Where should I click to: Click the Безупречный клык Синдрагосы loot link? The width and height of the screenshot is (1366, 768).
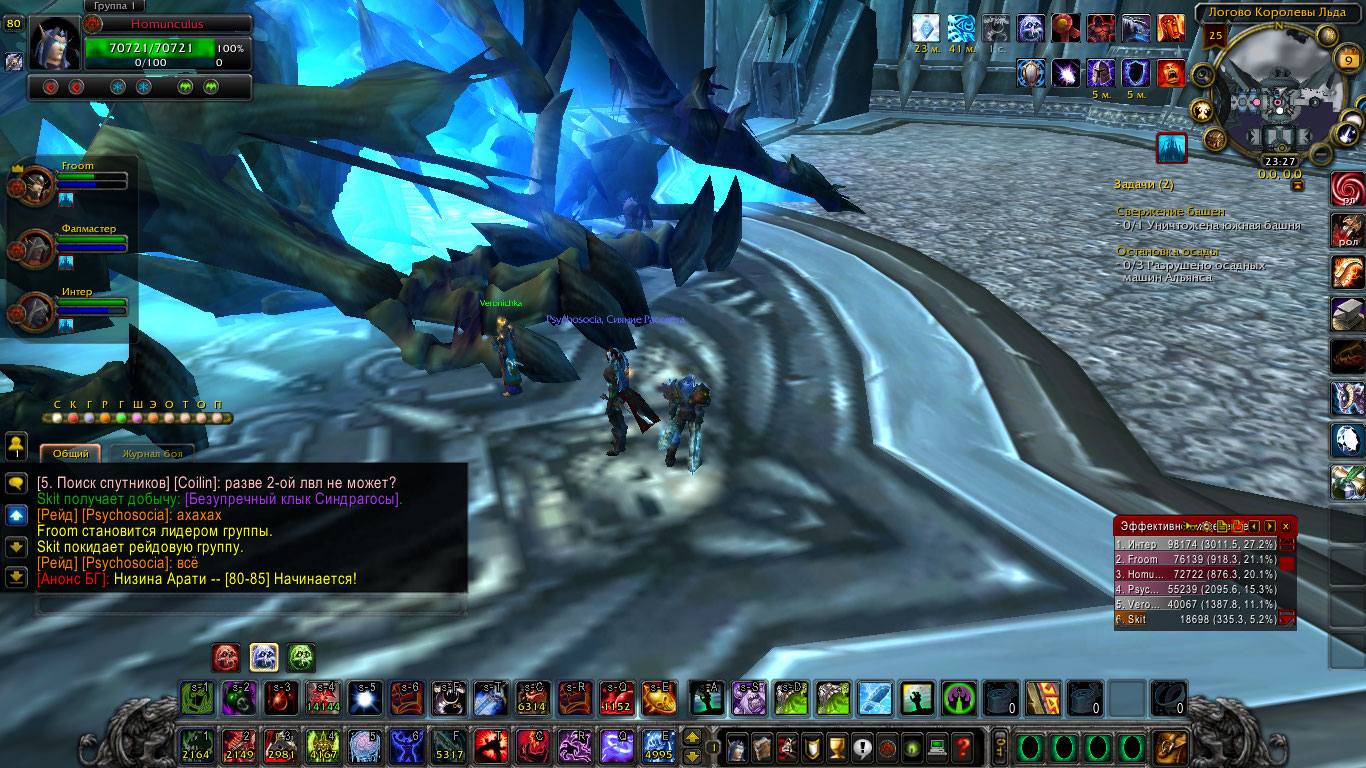click(292, 499)
